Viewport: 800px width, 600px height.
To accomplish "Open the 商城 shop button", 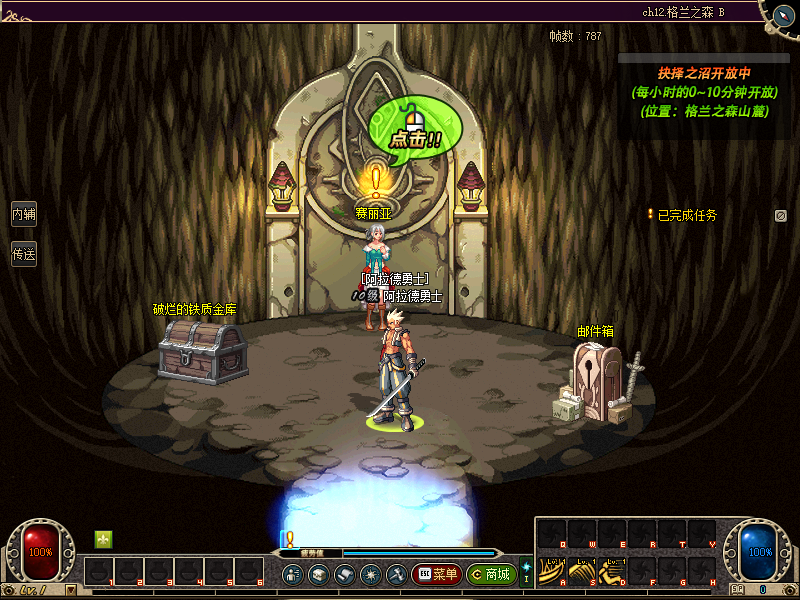I will (x=491, y=574).
